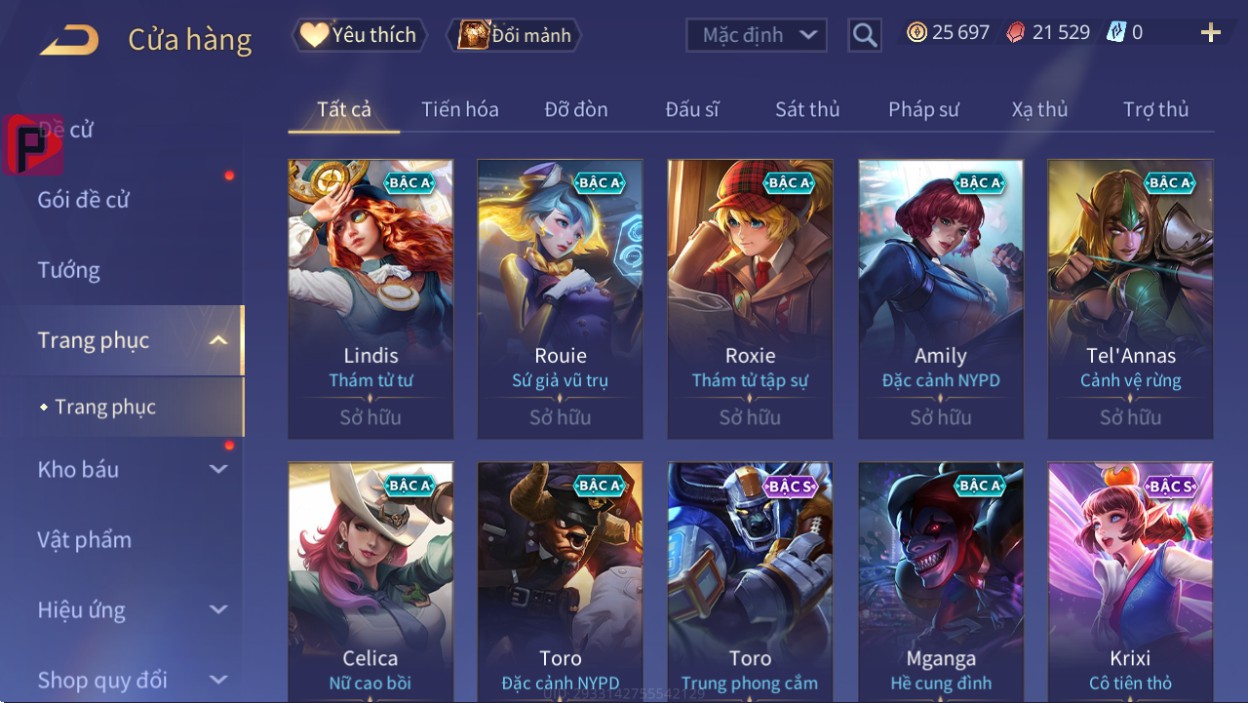
Task: Switch to the Đỡ đòn tab
Action: click(576, 109)
